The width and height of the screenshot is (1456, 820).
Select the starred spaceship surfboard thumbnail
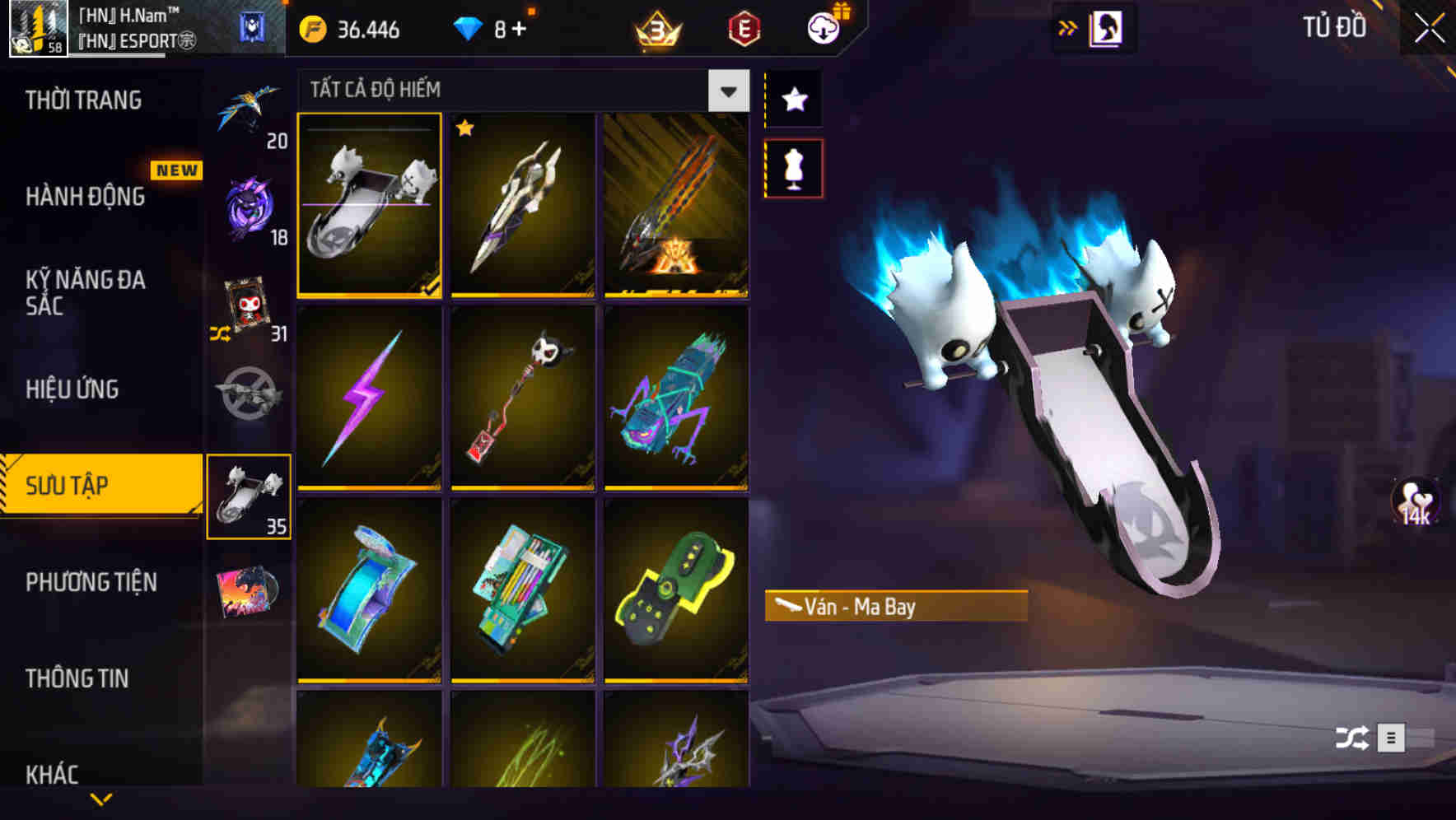[x=523, y=206]
